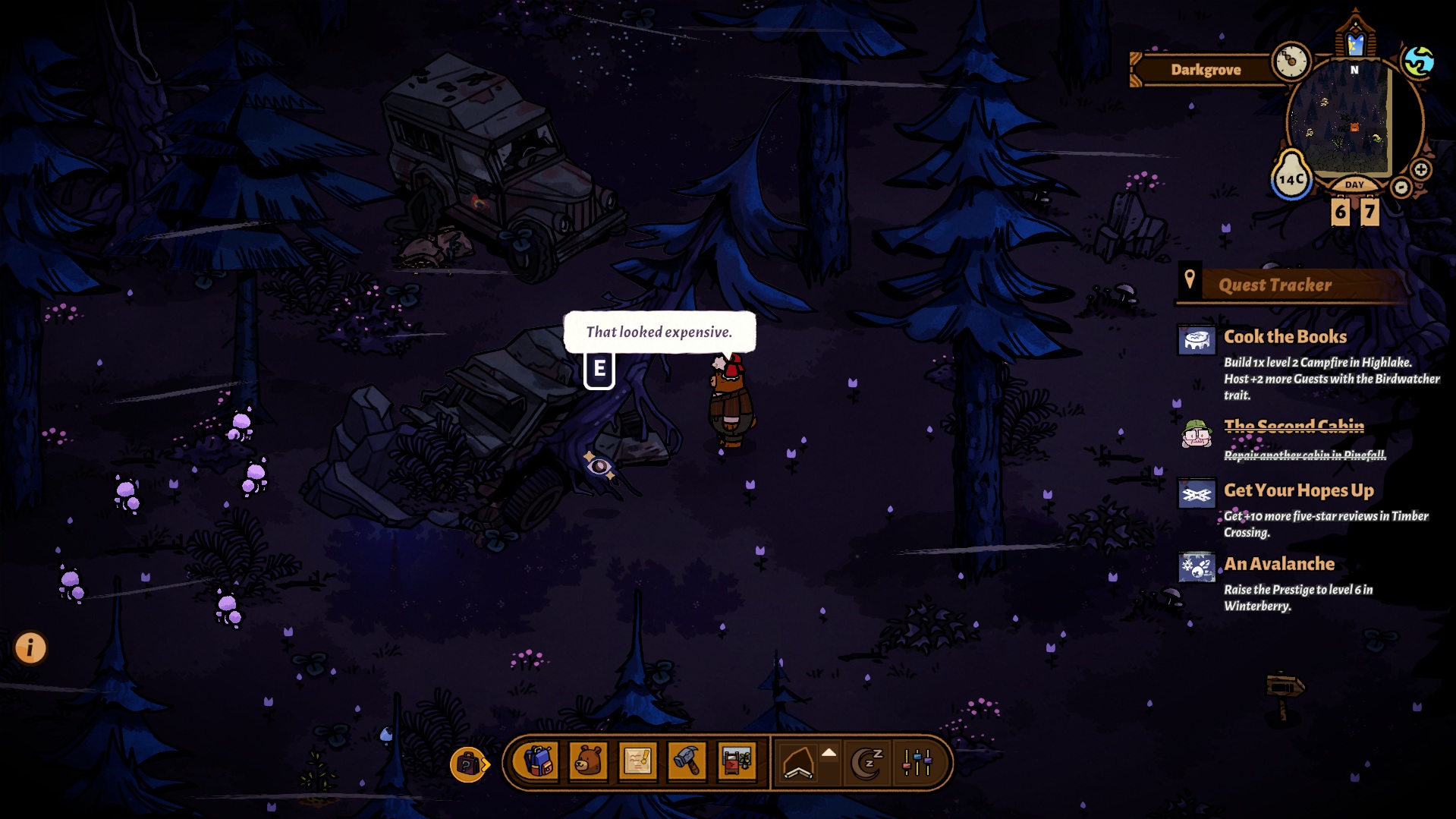The height and width of the screenshot is (819, 1456).
Task: Expand the roof toggle arrow
Action: click(x=829, y=753)
